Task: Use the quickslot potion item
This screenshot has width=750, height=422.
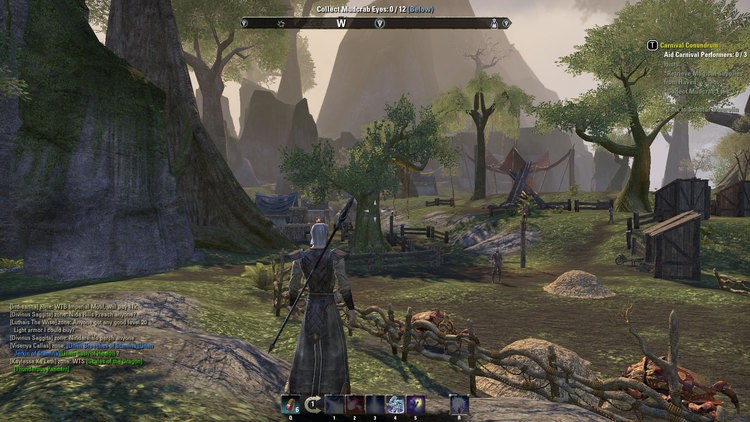Action: [291, 404]
